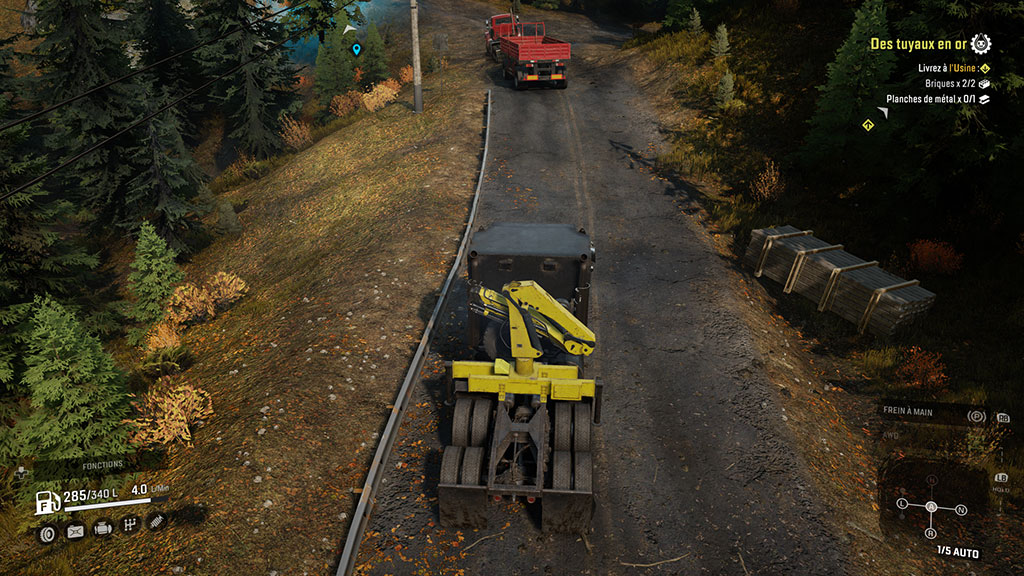Toggle the AWD drive mode
This screenshot has width=1024, height=576.
[890, 435]
